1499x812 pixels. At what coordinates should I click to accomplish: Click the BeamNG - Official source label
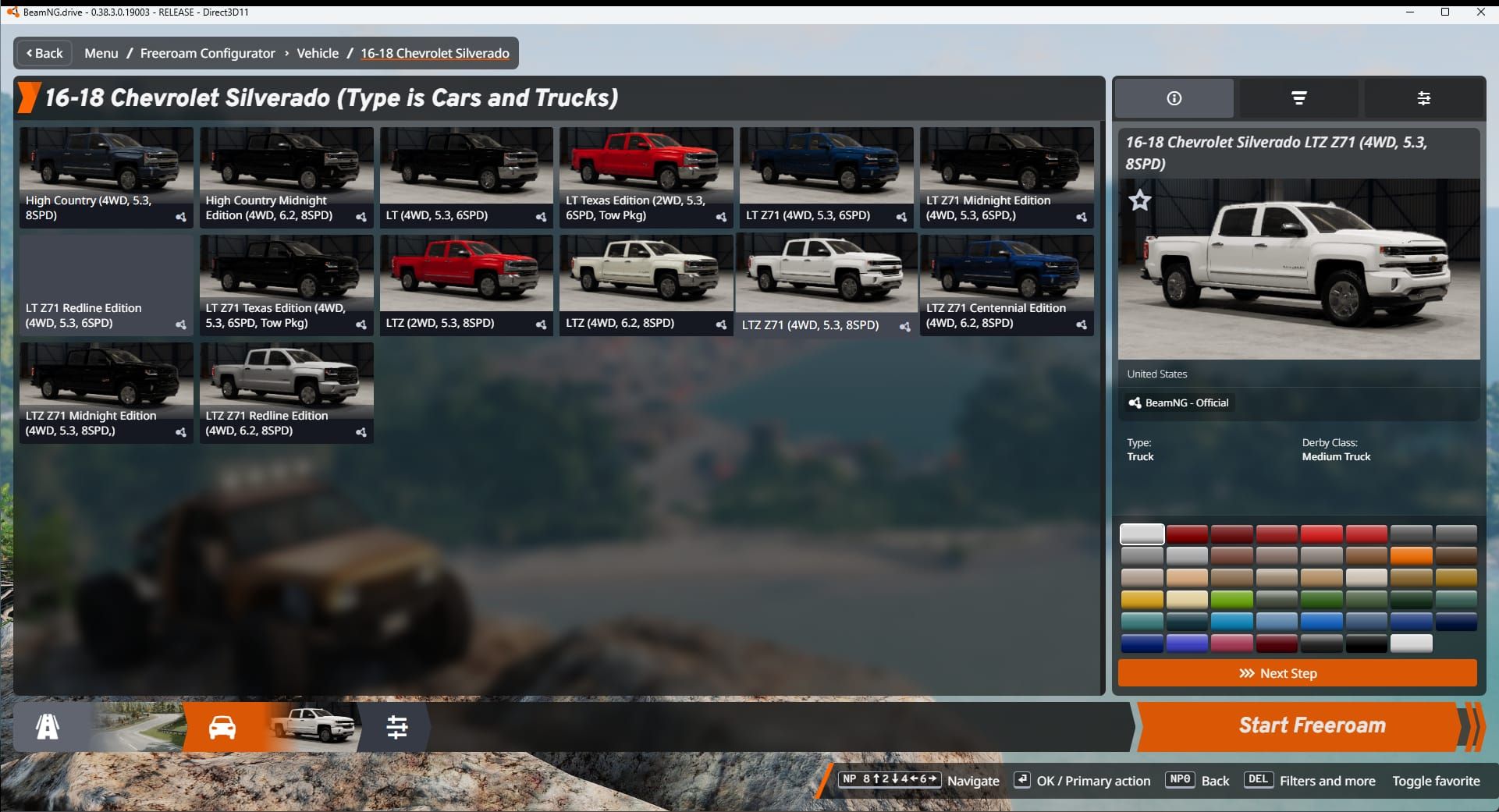click(x=1178, y=403)
